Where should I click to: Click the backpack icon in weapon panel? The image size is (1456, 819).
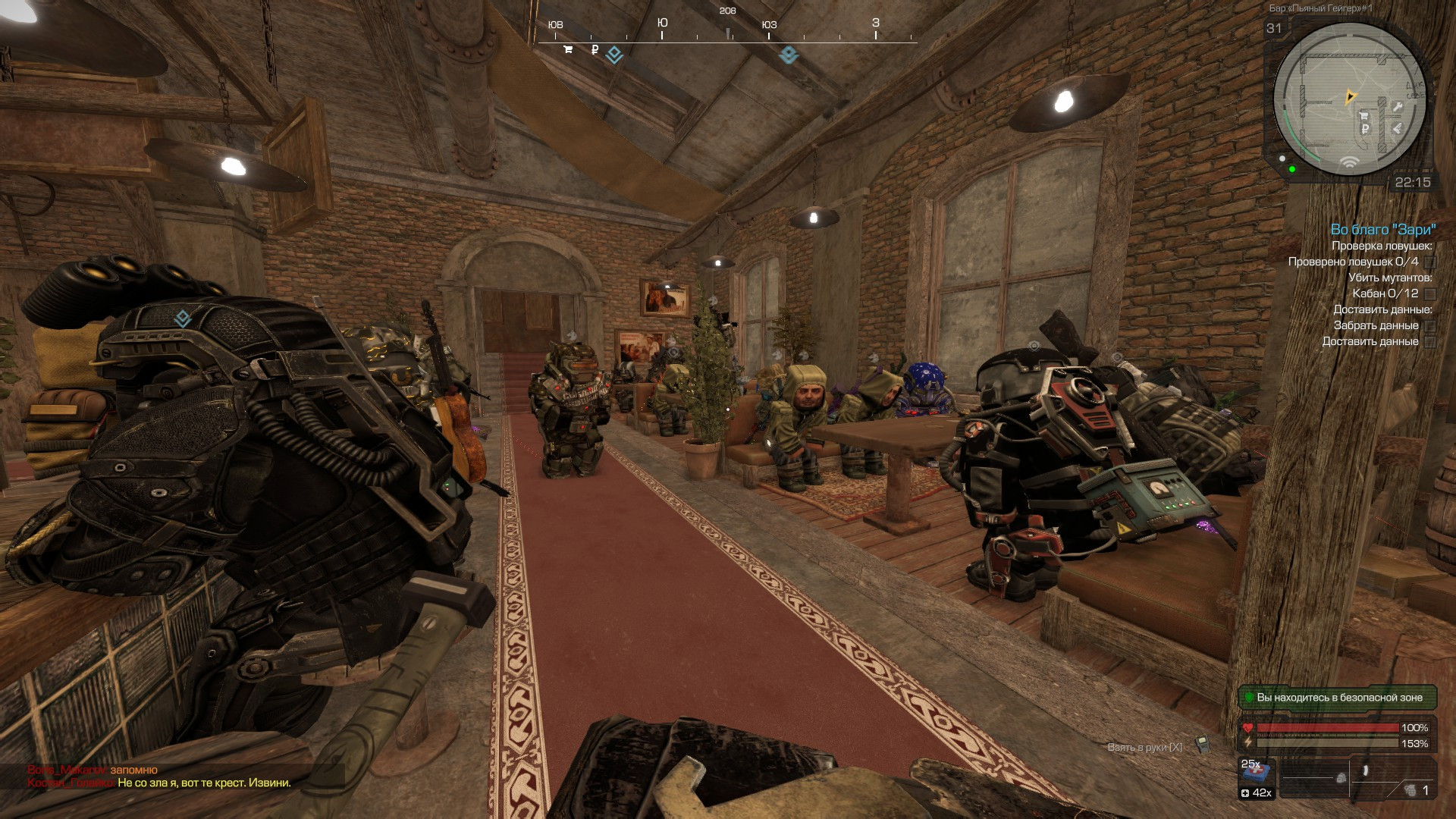point(1341,778)
